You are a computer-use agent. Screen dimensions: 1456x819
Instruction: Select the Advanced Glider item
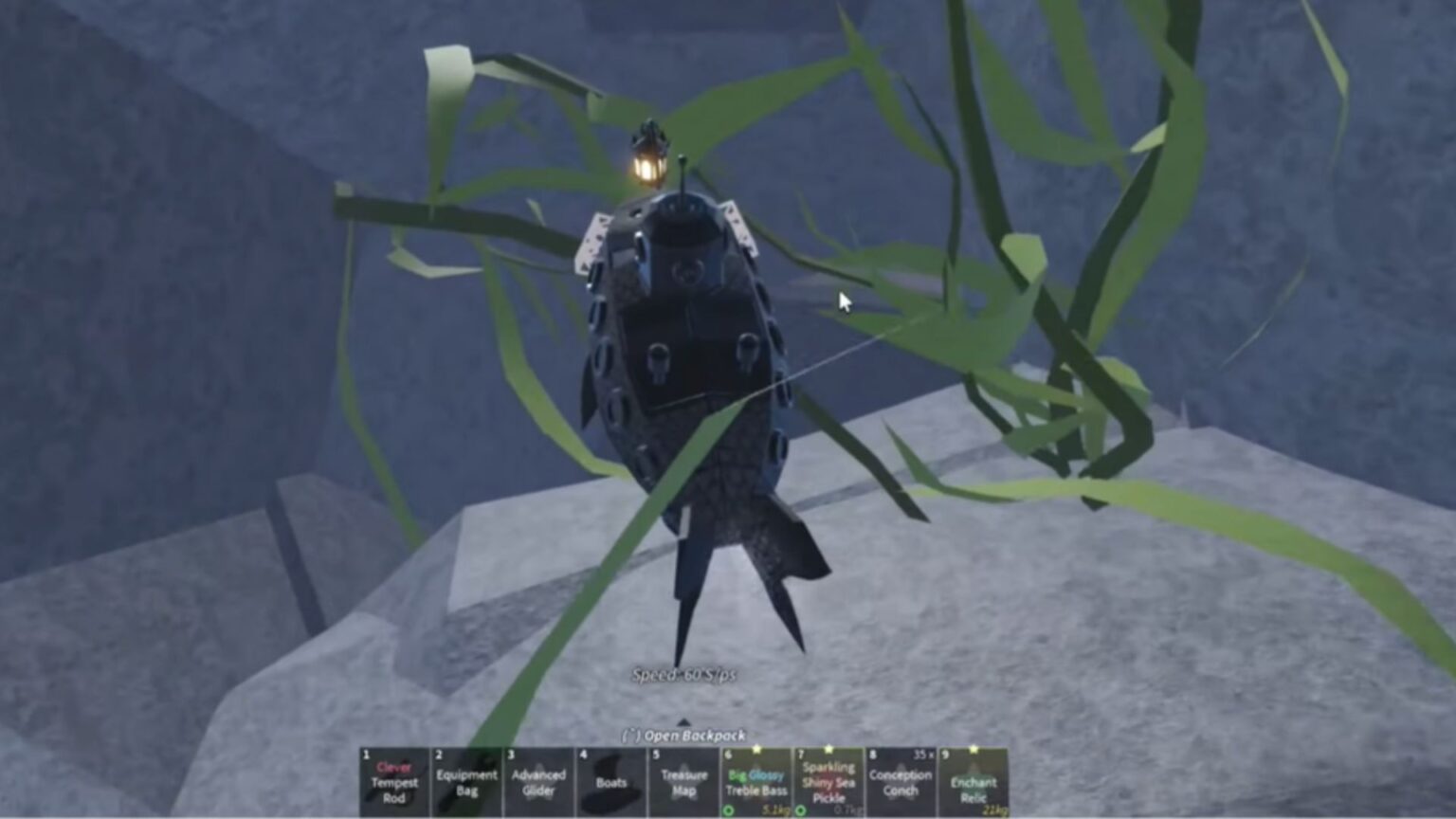540,782
